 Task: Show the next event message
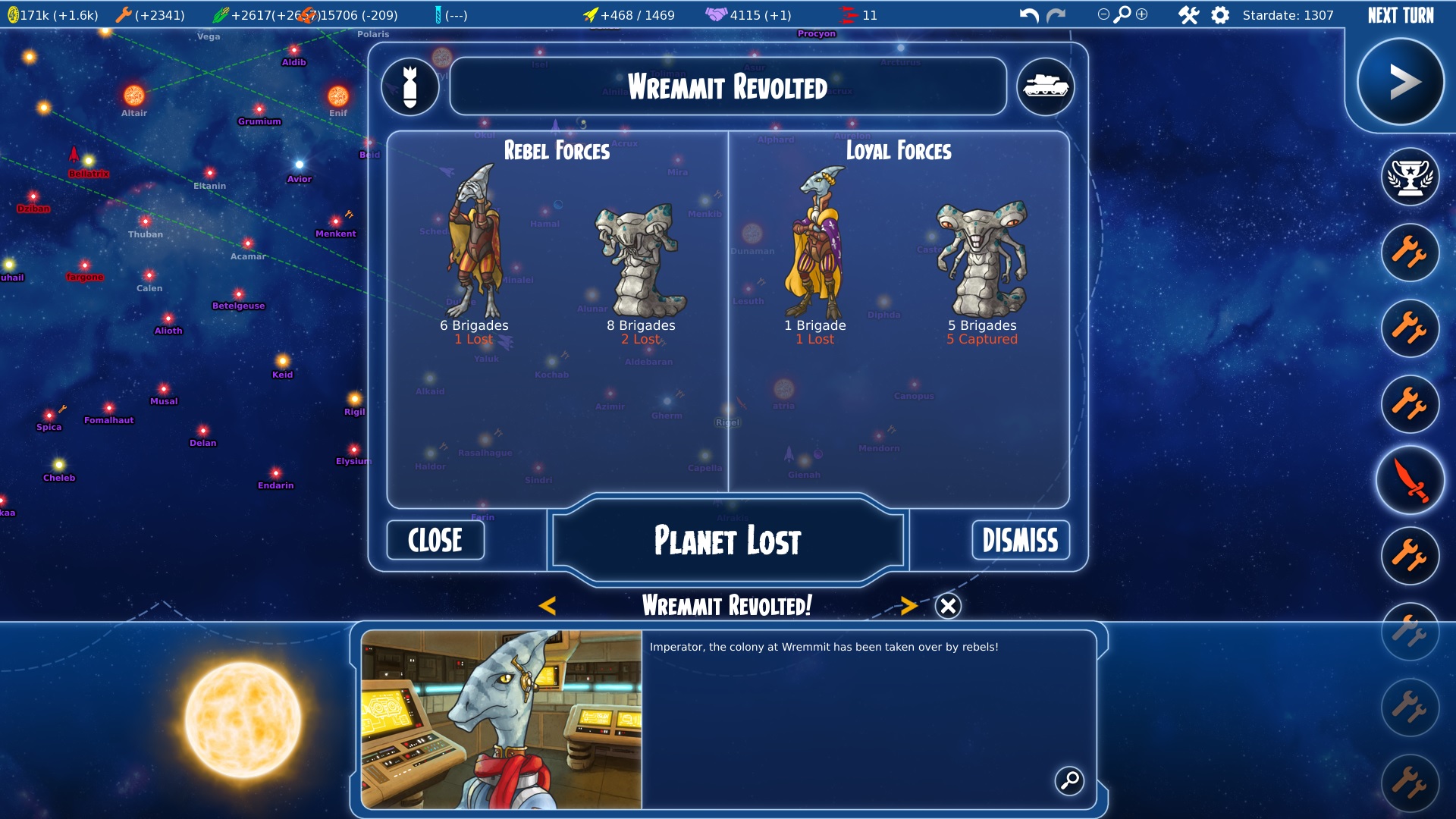coord(908,605)
